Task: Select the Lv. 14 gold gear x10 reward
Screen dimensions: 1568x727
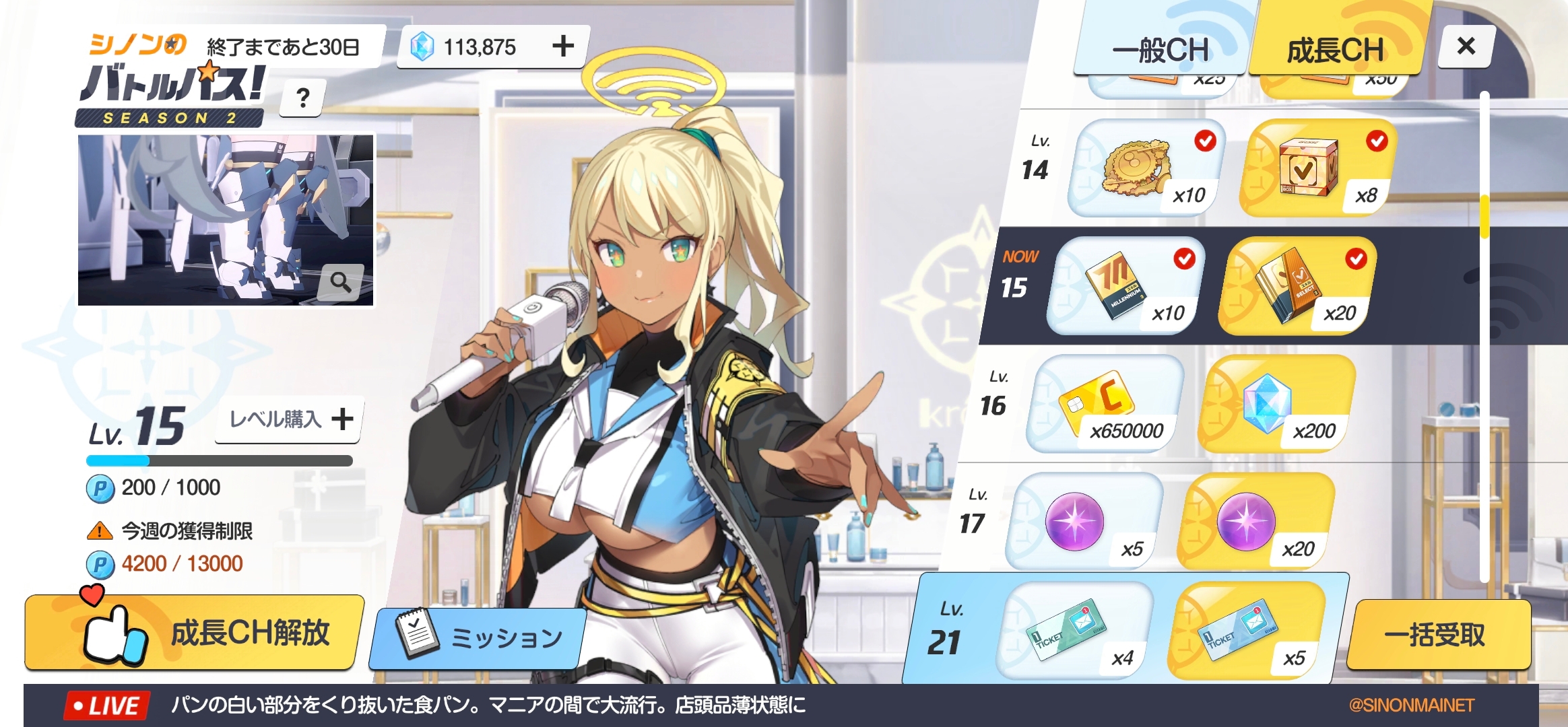Action: (x=1146, y=168)
